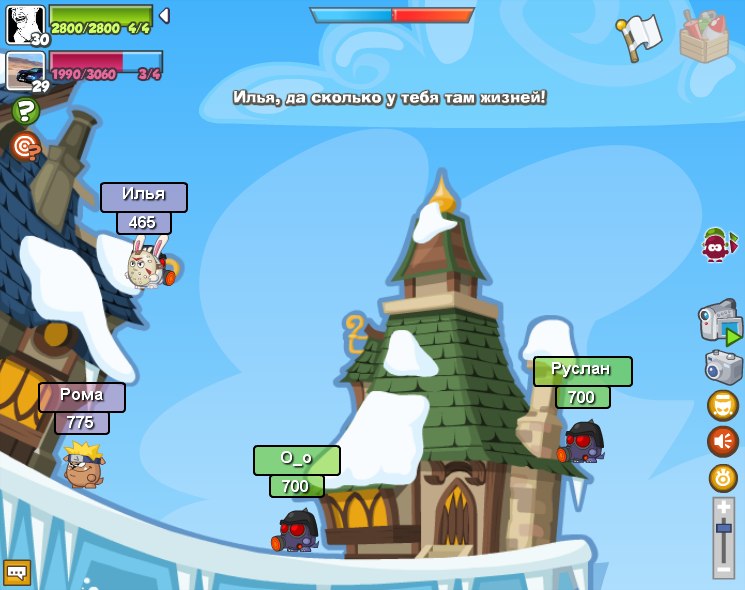Click the zoom slider handle
745x590 pixels.
click(723, 527)
